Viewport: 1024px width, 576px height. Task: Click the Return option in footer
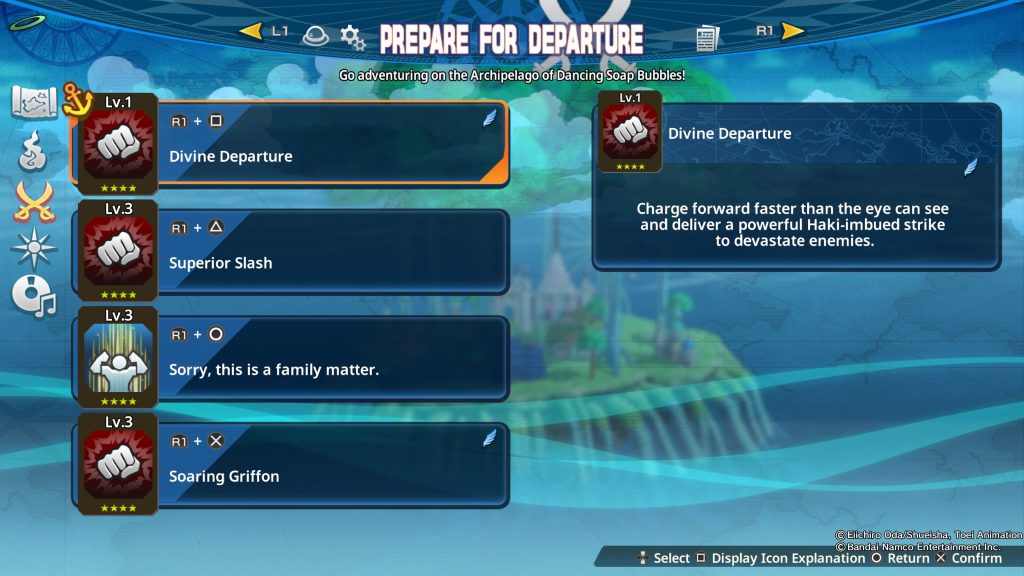(x=901, y=558)
